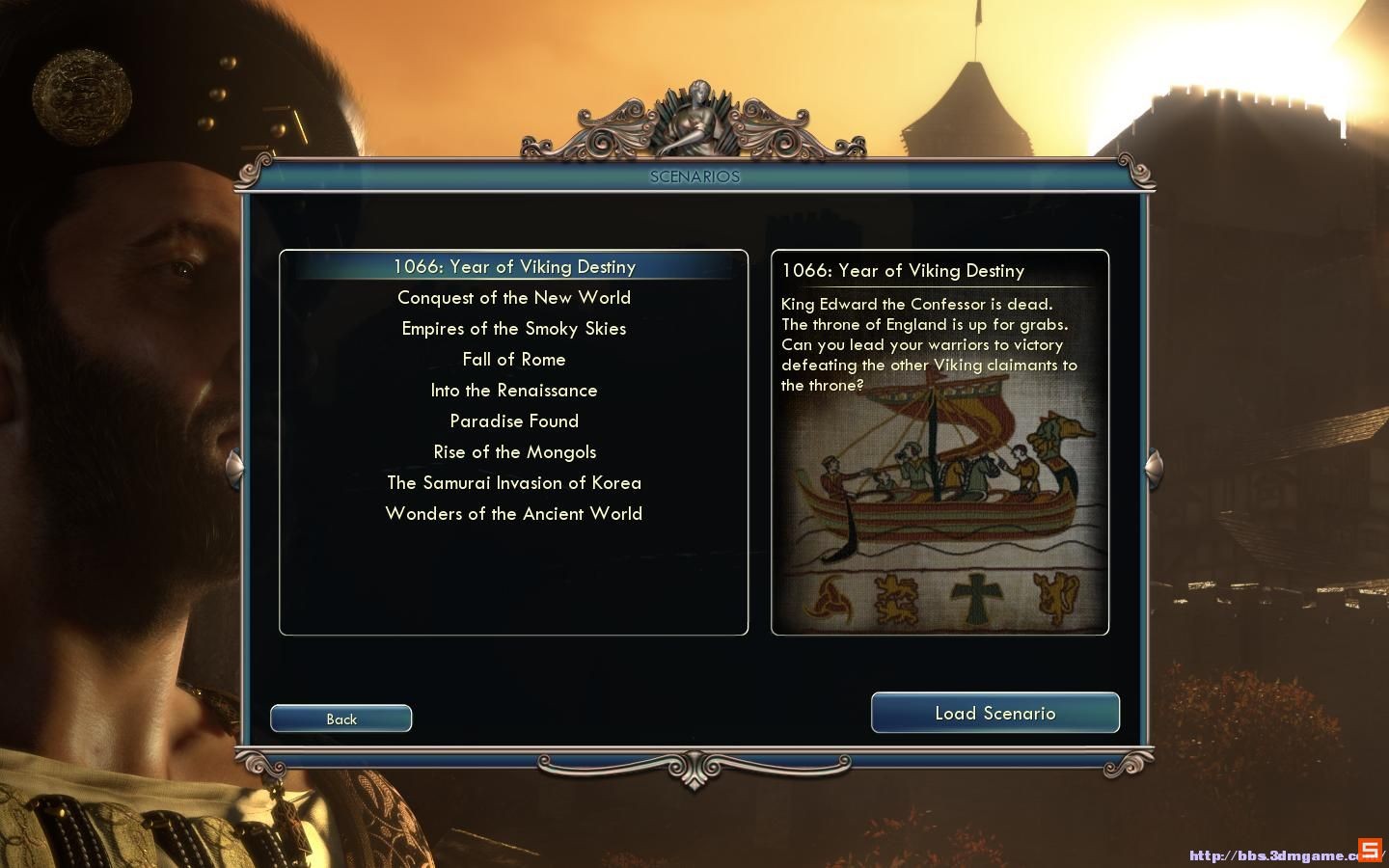The image size is (1389, 868).
Task: Click the Back button
Action: [341, 719]
